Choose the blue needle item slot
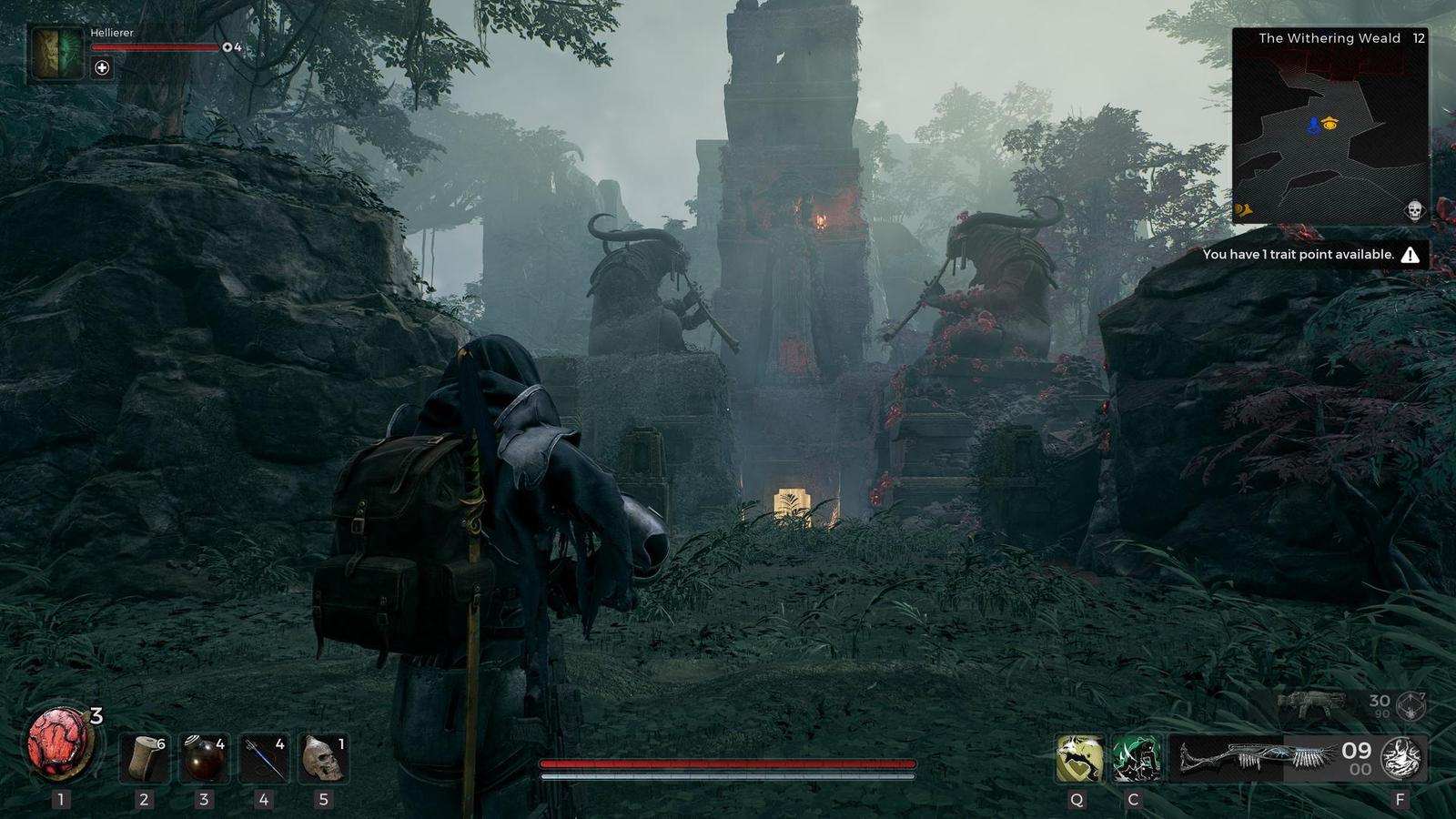The image size is (1456, 819). click(264, 758)
